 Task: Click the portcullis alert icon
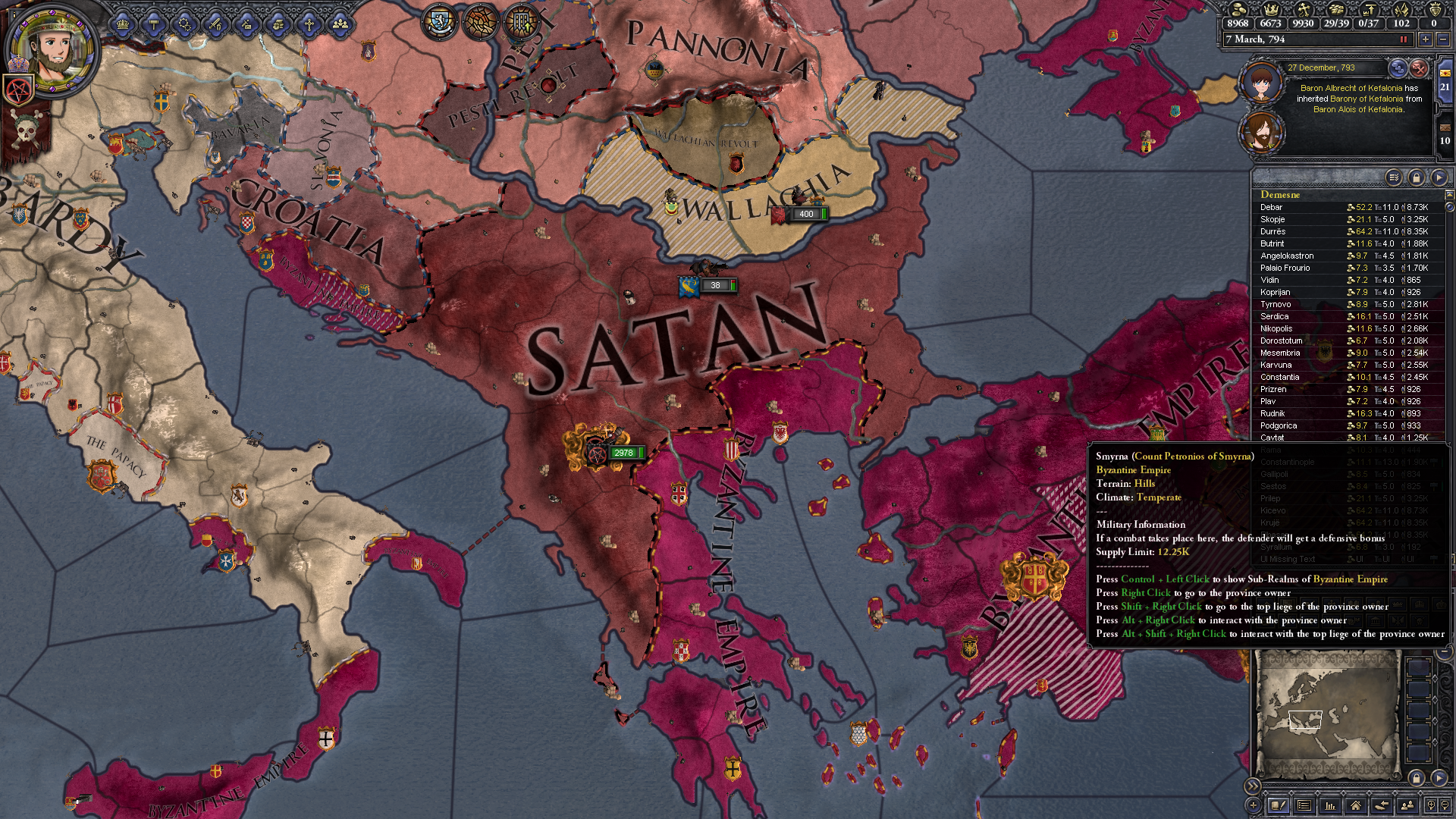click(x=523, y=21)
